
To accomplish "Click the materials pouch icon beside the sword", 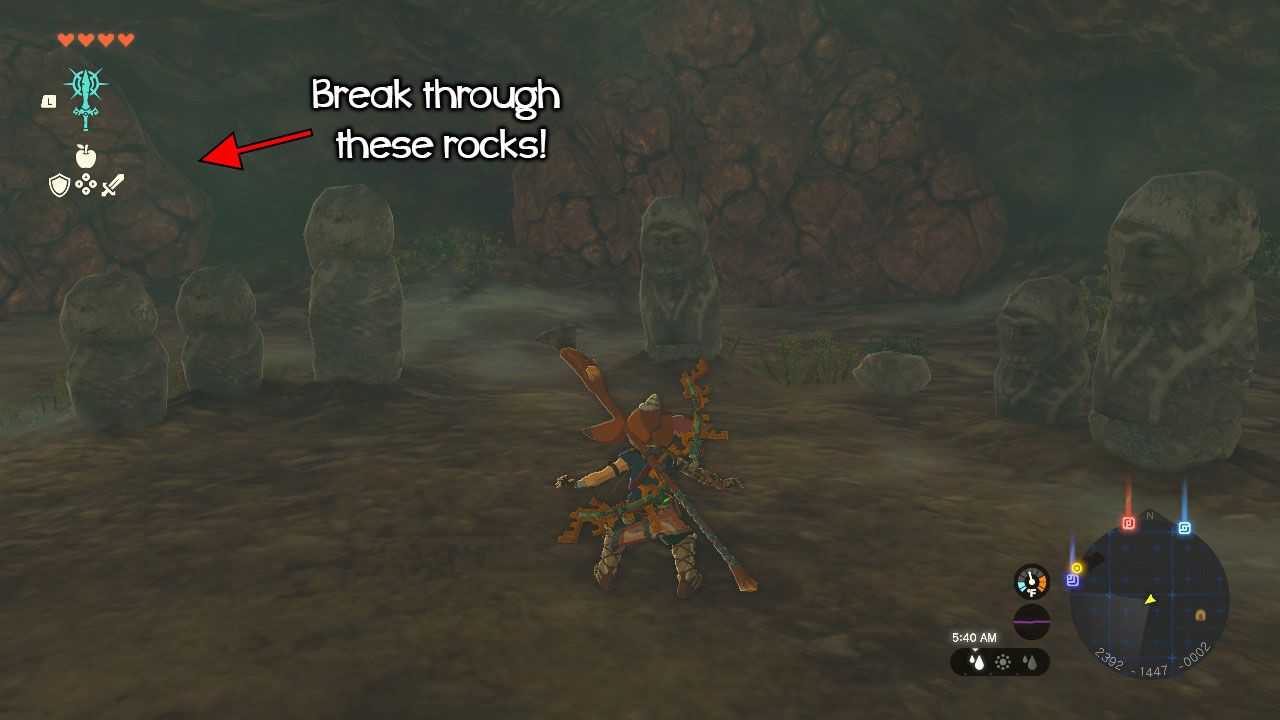I will point(86,184).
